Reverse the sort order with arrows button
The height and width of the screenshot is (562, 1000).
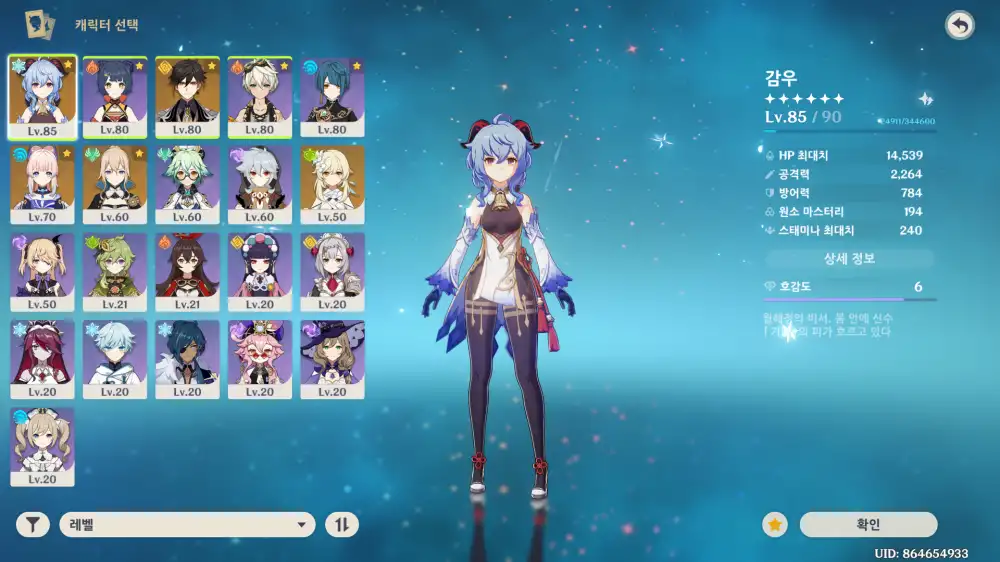[x=342, y=524]
